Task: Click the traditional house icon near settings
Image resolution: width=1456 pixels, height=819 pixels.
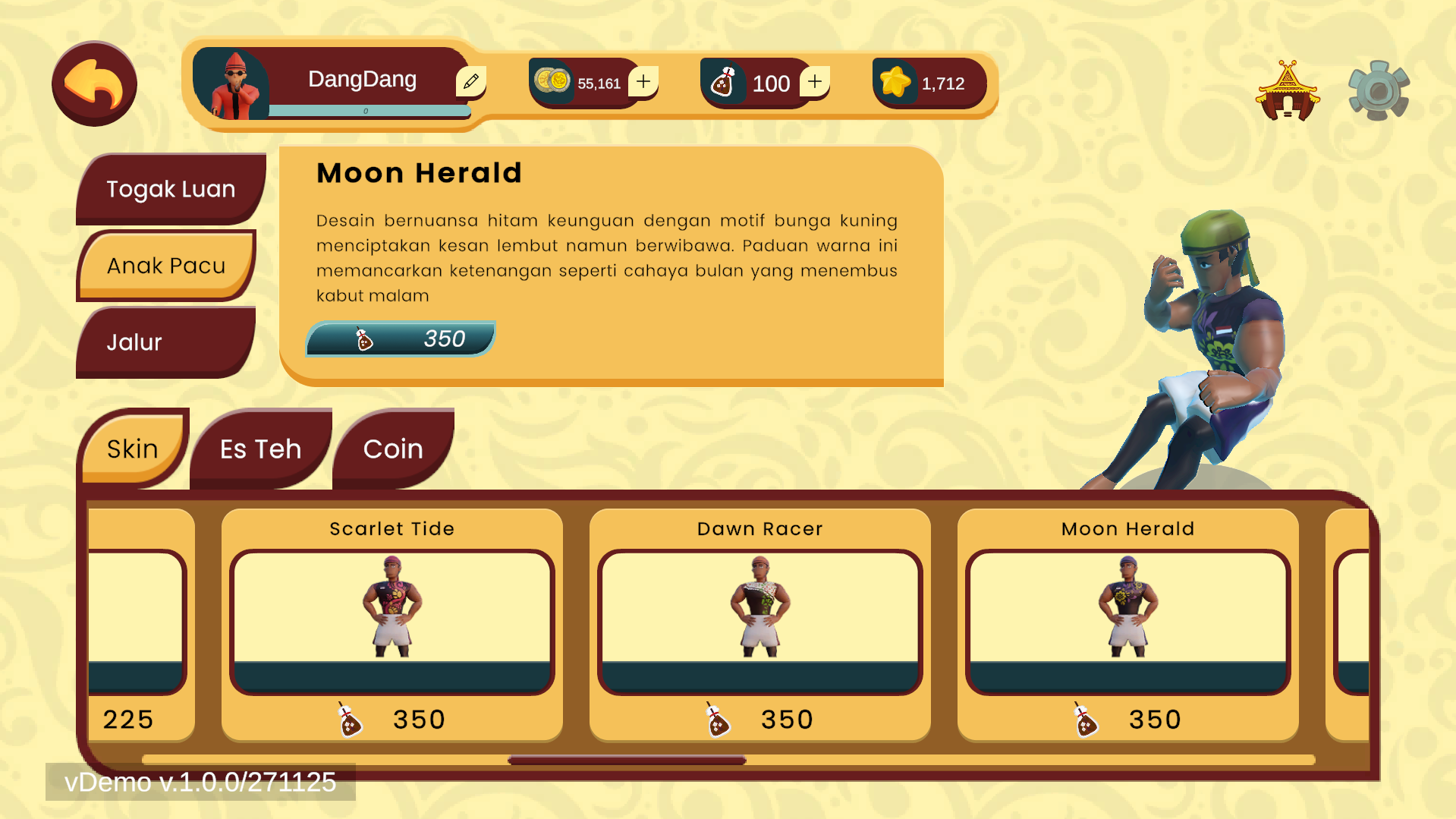Action: click(1288, 90)
